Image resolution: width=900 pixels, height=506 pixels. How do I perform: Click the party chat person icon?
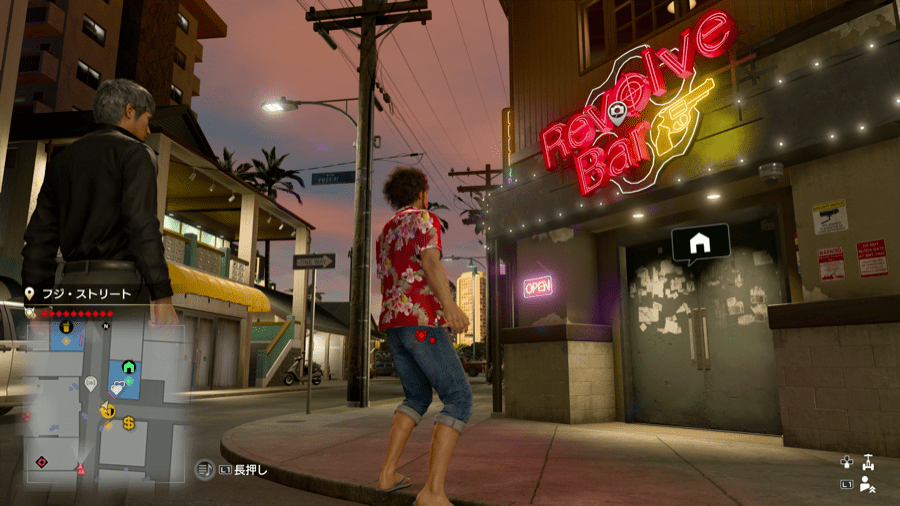click(868, 486)
